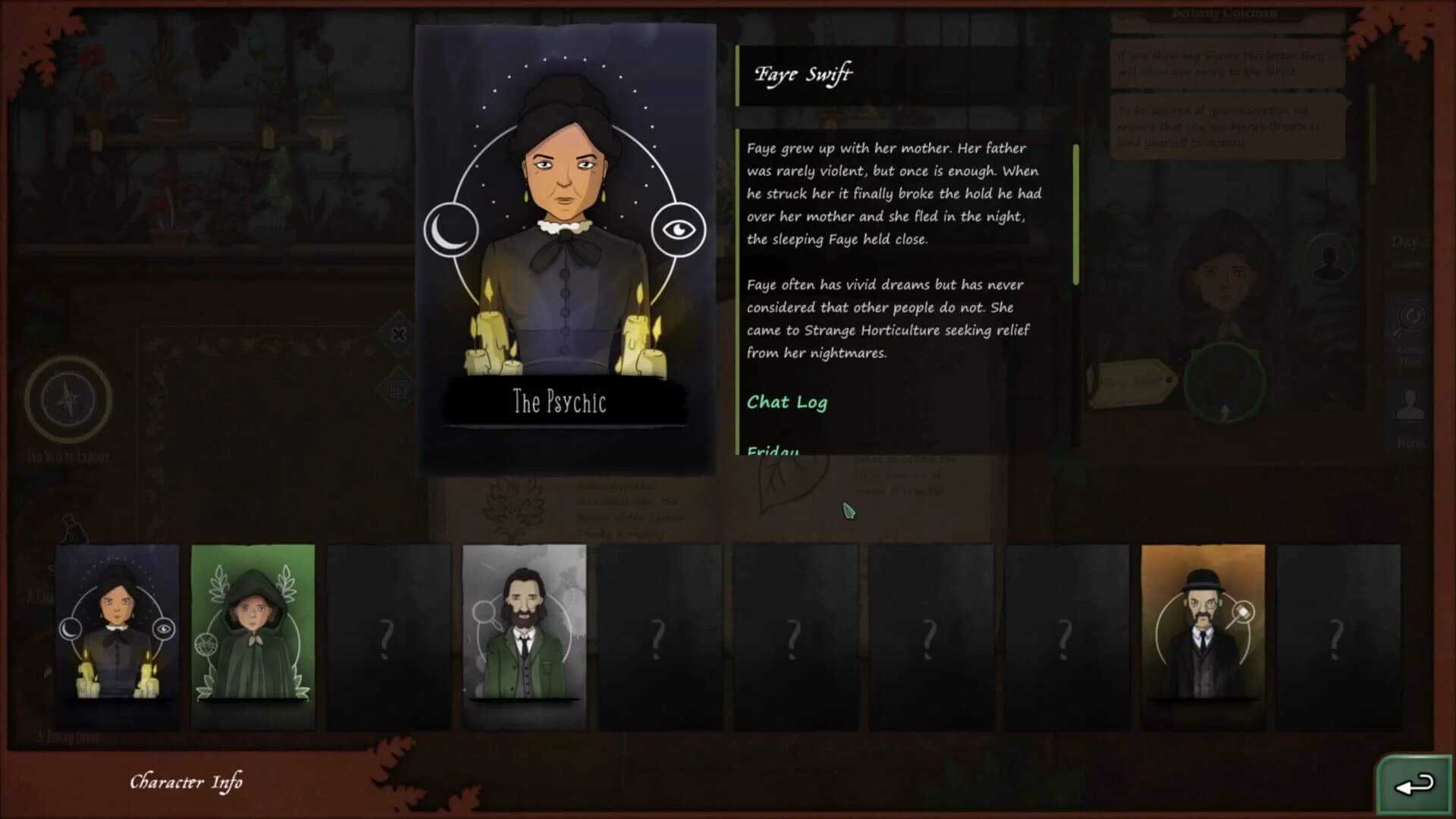
Task: Click the X to close the background panel
Action: (397, 334)
